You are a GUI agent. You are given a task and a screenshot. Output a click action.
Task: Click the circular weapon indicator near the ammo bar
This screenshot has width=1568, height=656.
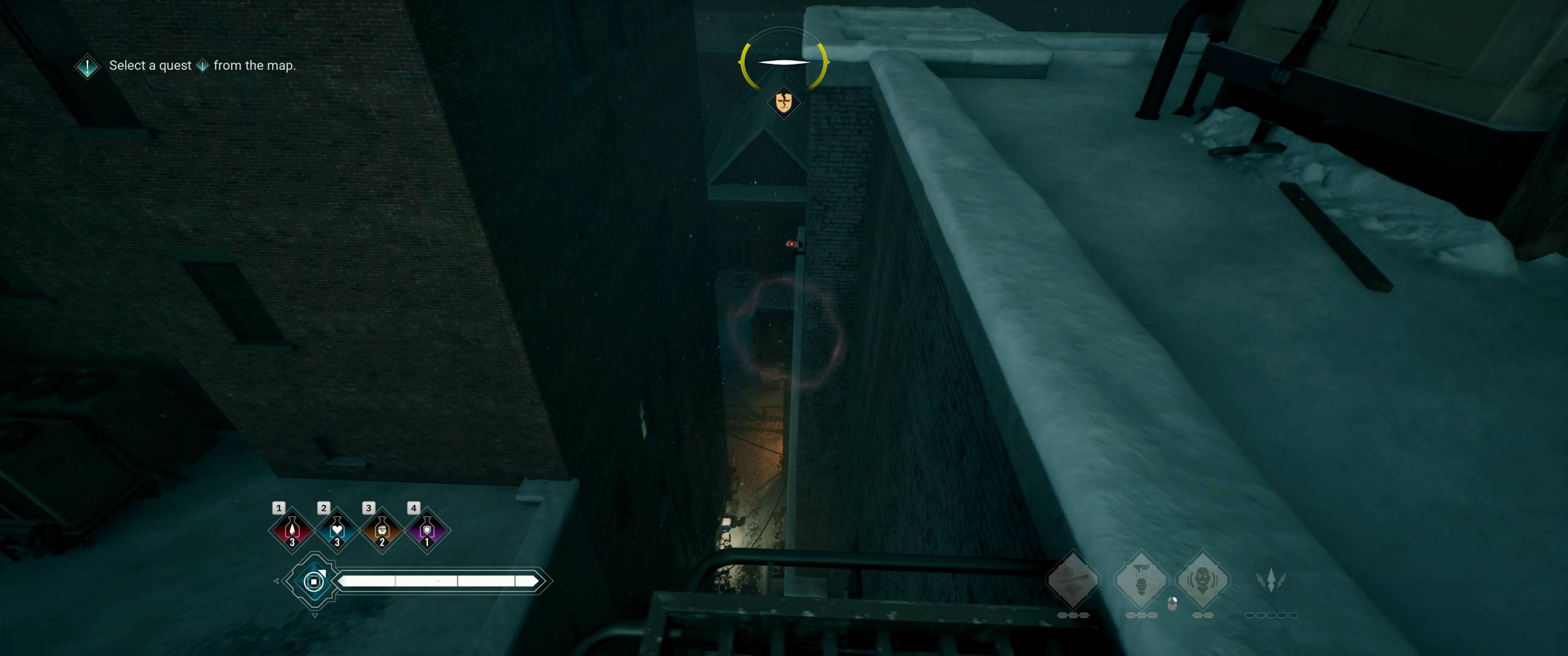click(314, 584)
